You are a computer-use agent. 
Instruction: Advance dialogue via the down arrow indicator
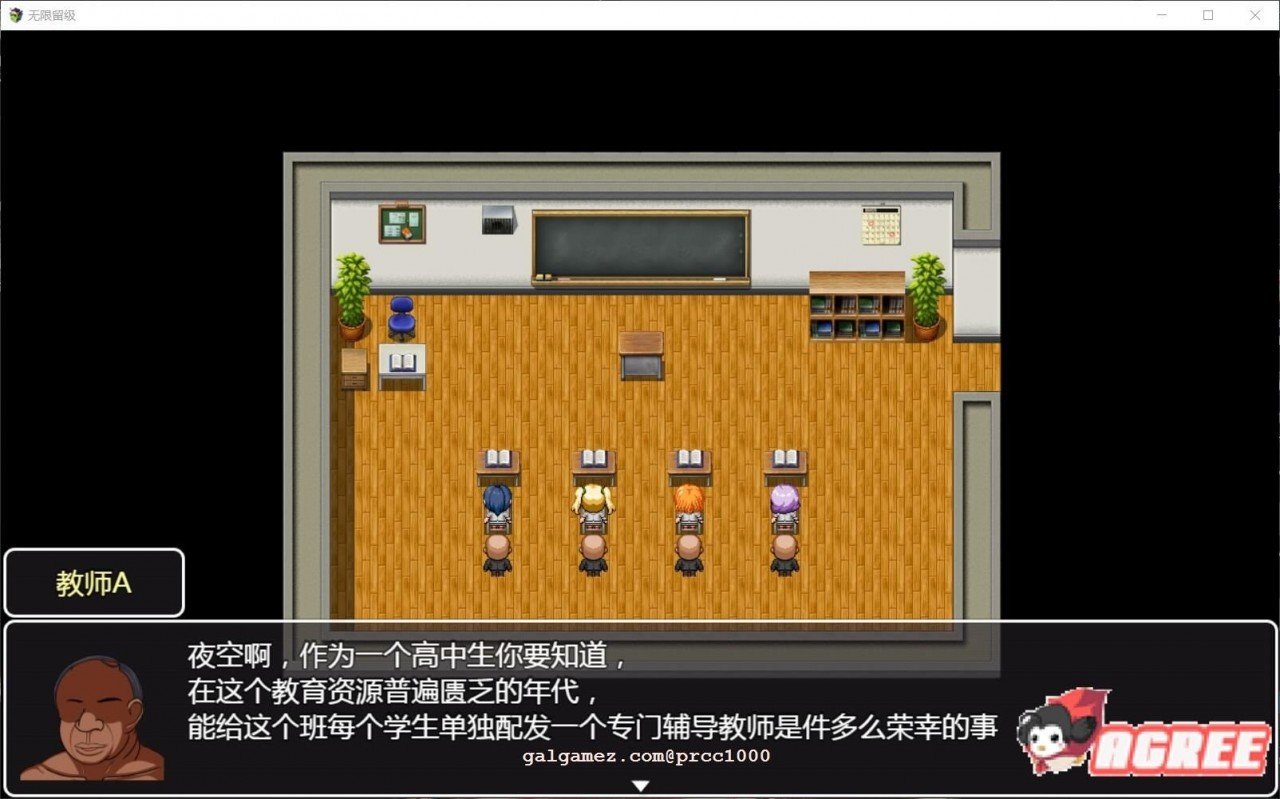639,786
